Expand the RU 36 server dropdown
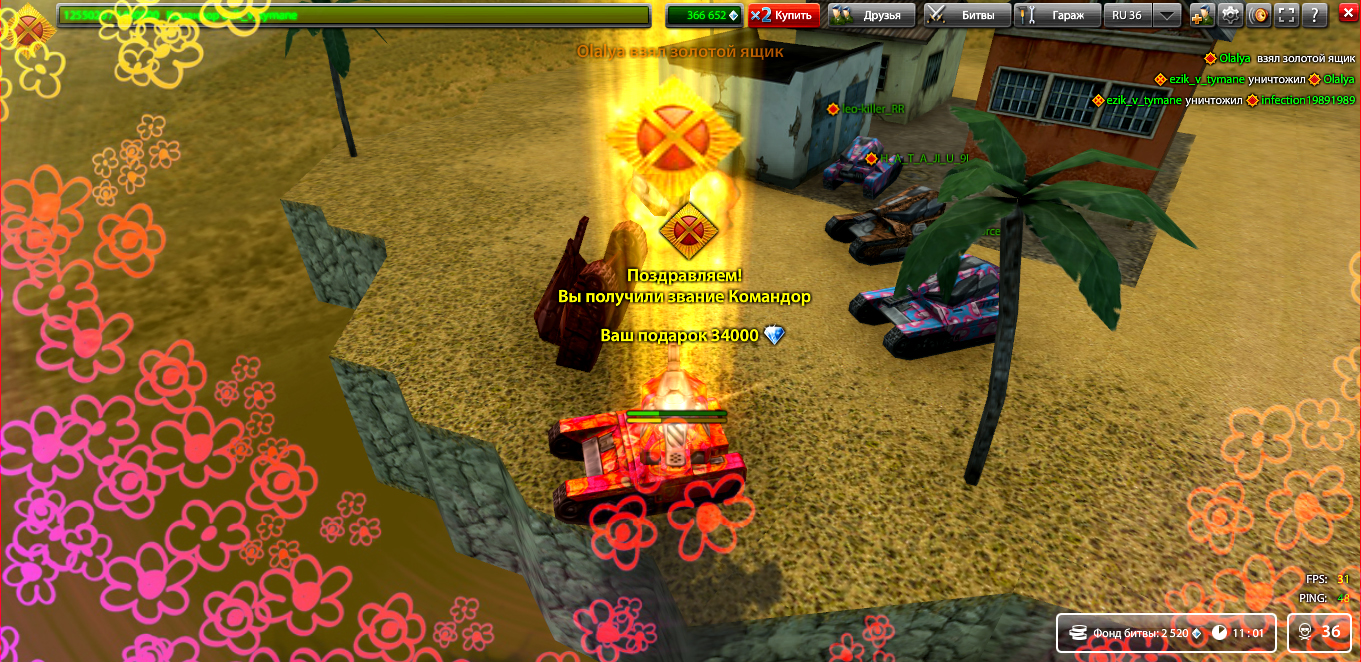Viewport: 1361px width, 662px height. (1166, 15)
